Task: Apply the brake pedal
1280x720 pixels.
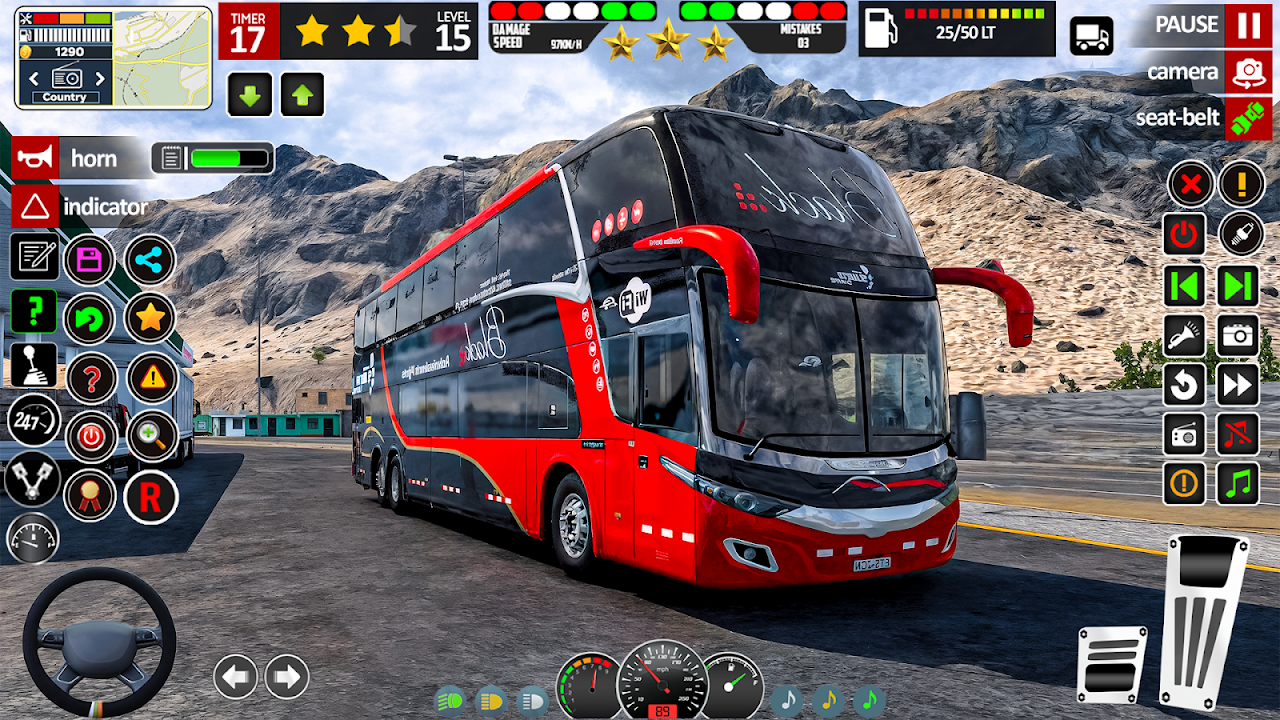Action: [x=1112, y=664]
